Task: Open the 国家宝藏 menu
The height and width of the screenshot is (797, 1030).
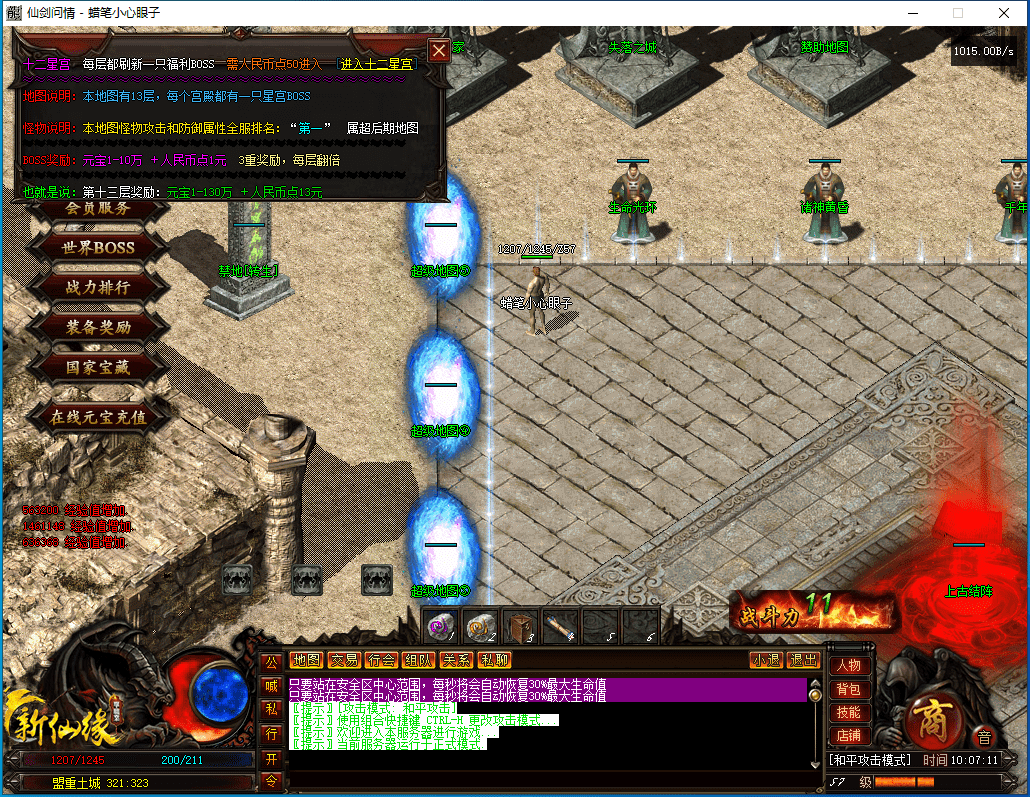Action: click(x=98, y=367)
